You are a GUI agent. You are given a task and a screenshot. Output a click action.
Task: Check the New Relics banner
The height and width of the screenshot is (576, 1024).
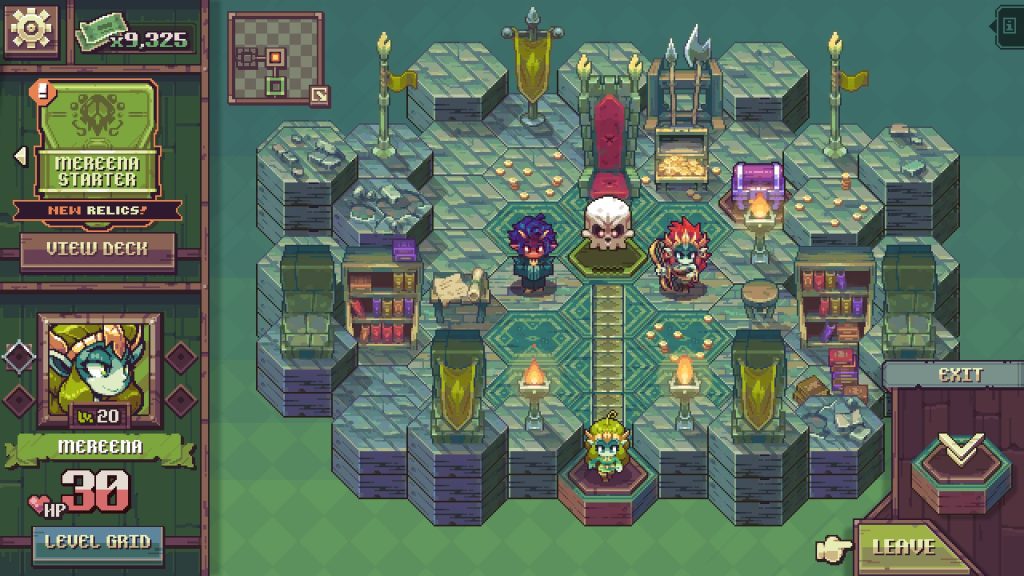coord(97,211)
